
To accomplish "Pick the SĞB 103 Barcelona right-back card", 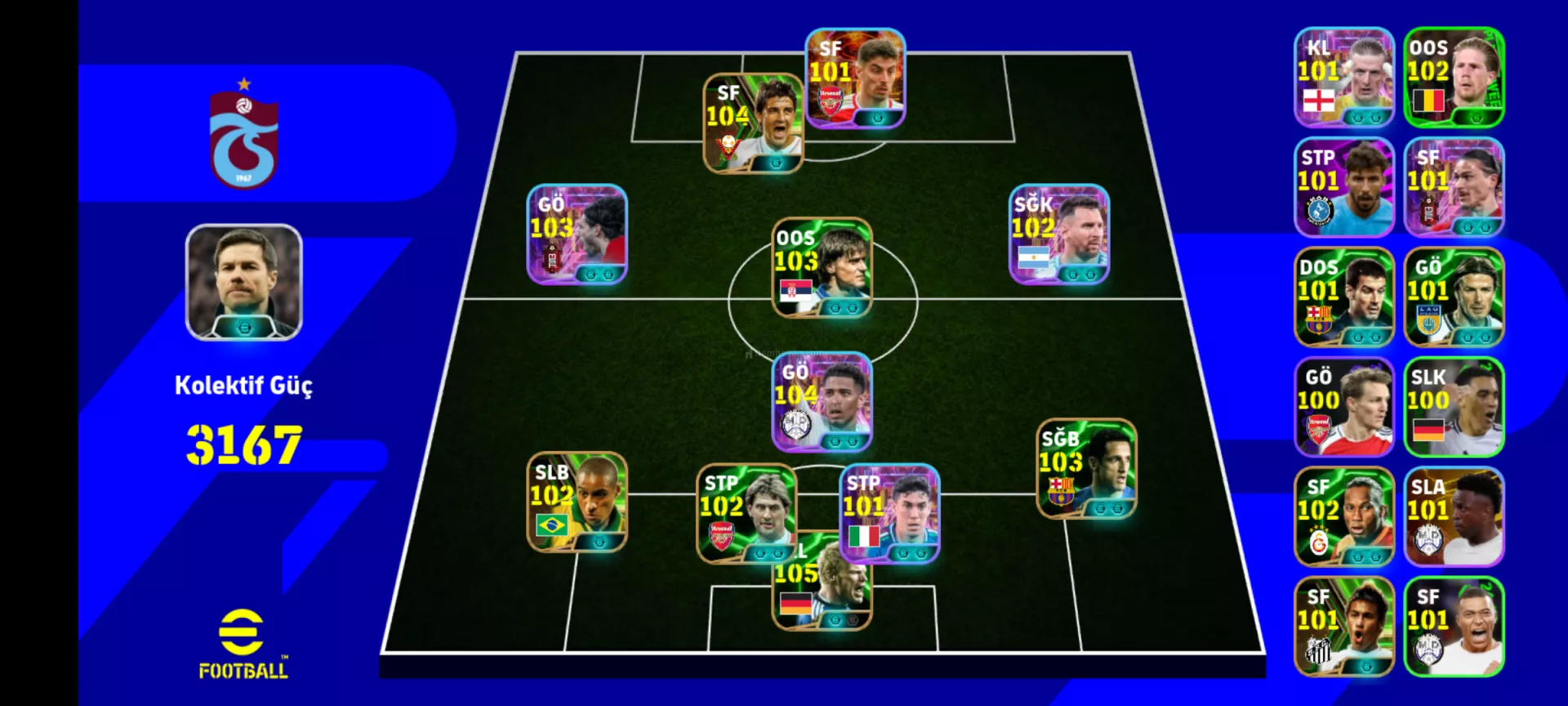I will coord(1085,469).
